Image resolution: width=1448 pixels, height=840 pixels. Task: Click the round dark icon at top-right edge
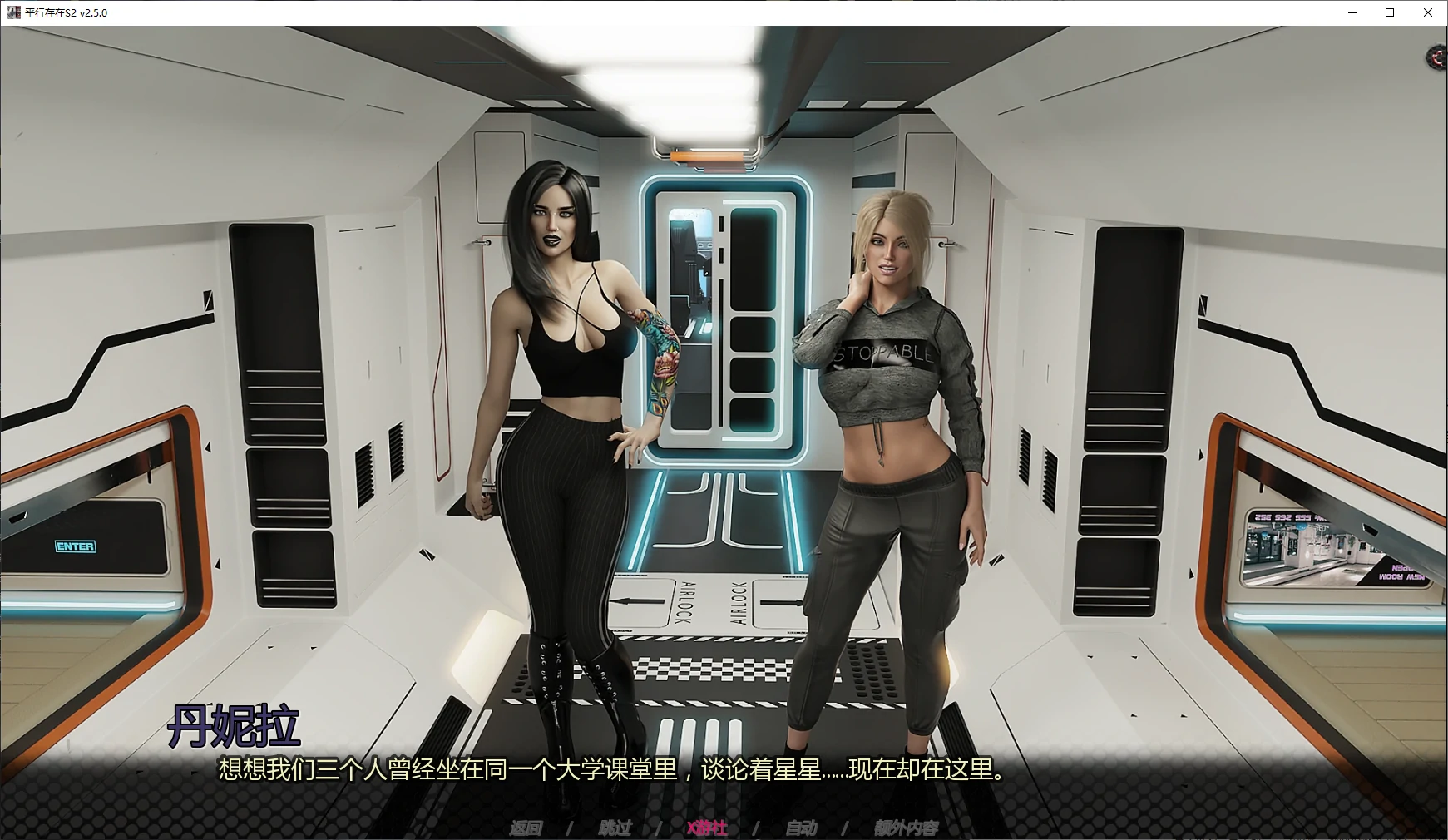pos(1437,57)
